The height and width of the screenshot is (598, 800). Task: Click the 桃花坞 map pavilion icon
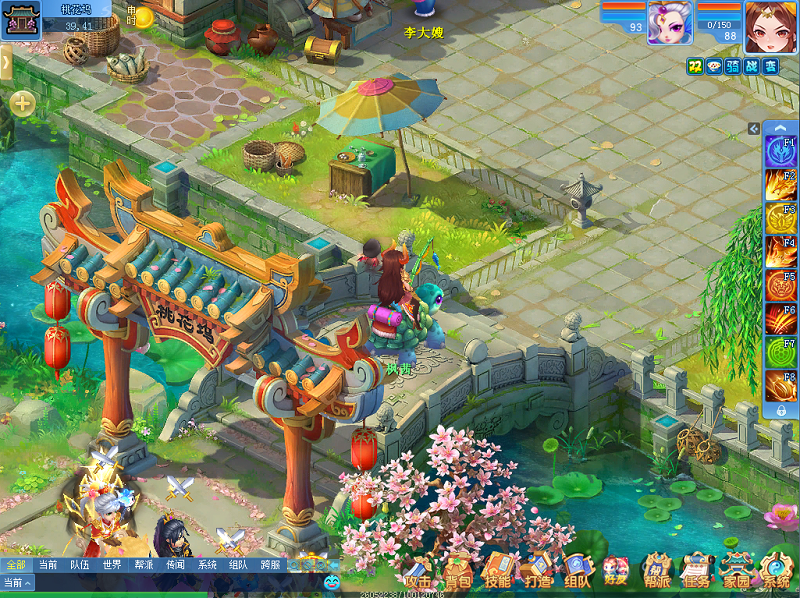[20, 20]
